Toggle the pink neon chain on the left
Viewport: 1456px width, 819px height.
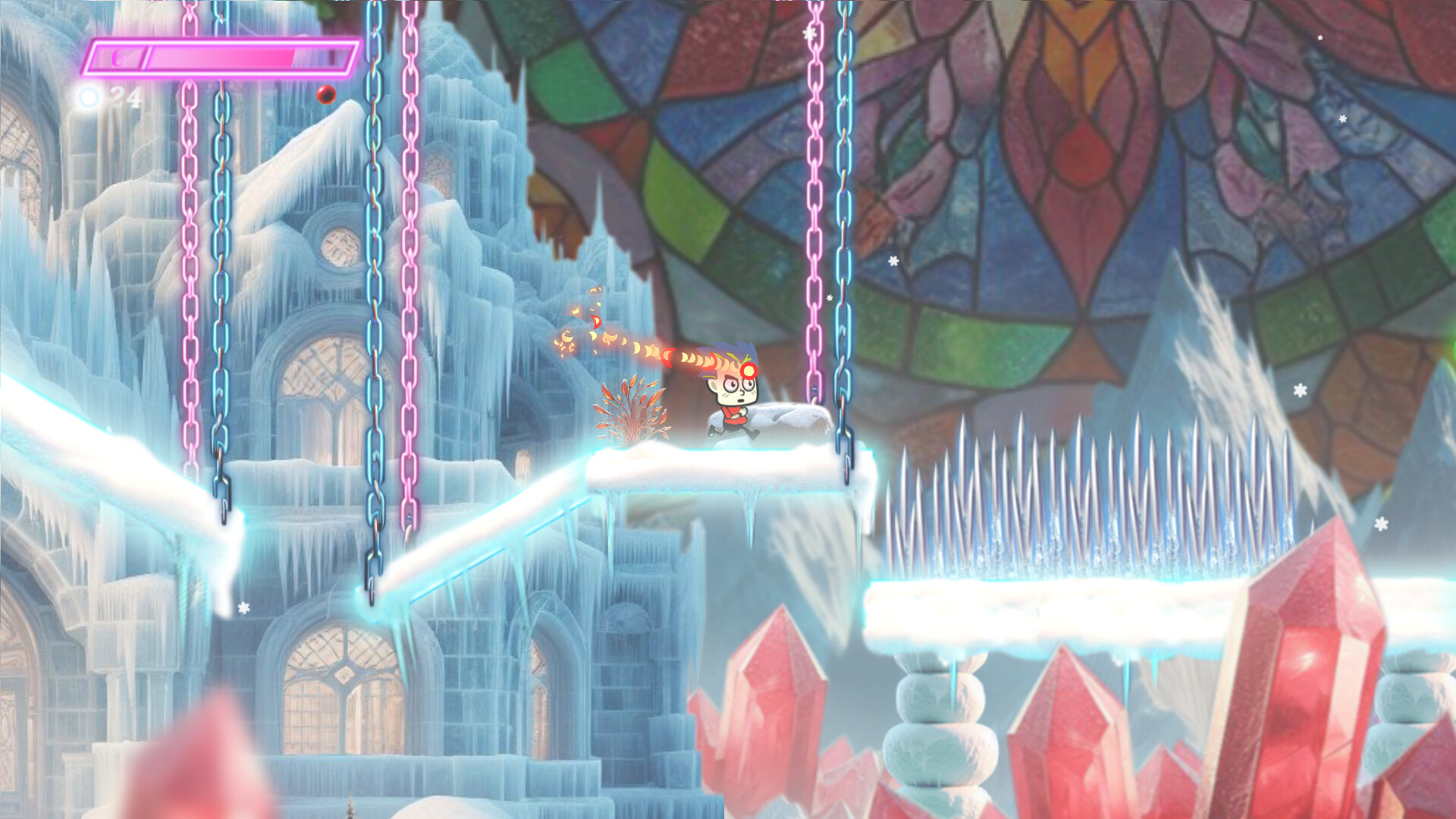pyautogui.click(x=412, y=303)
